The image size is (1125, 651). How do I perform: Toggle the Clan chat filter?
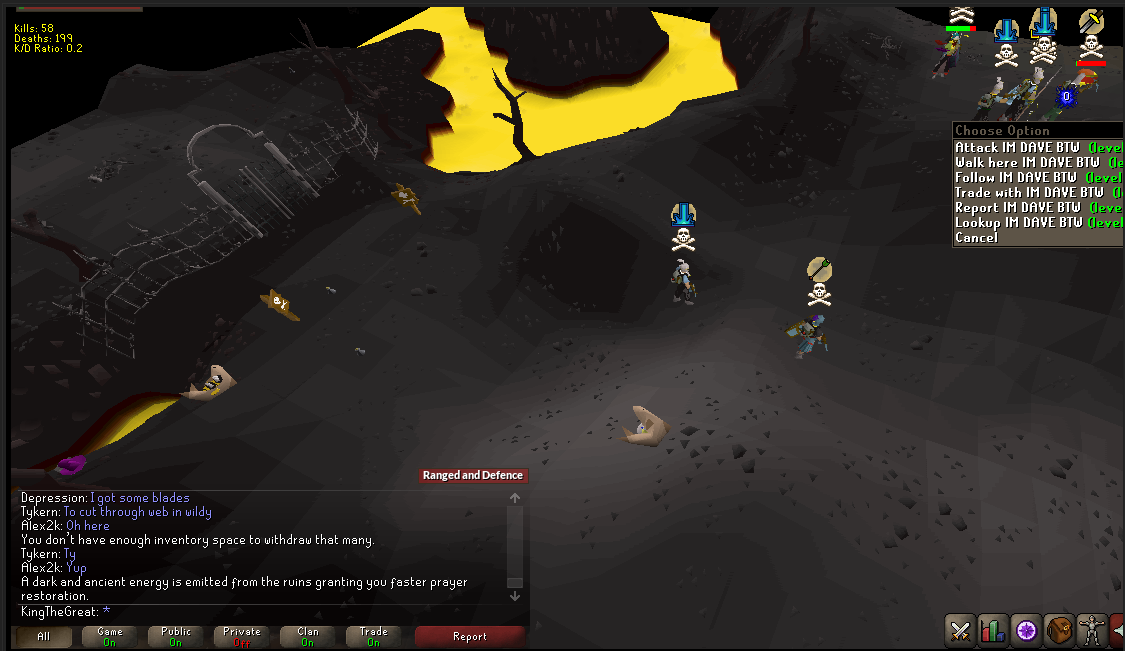click(x=308, y=636)
